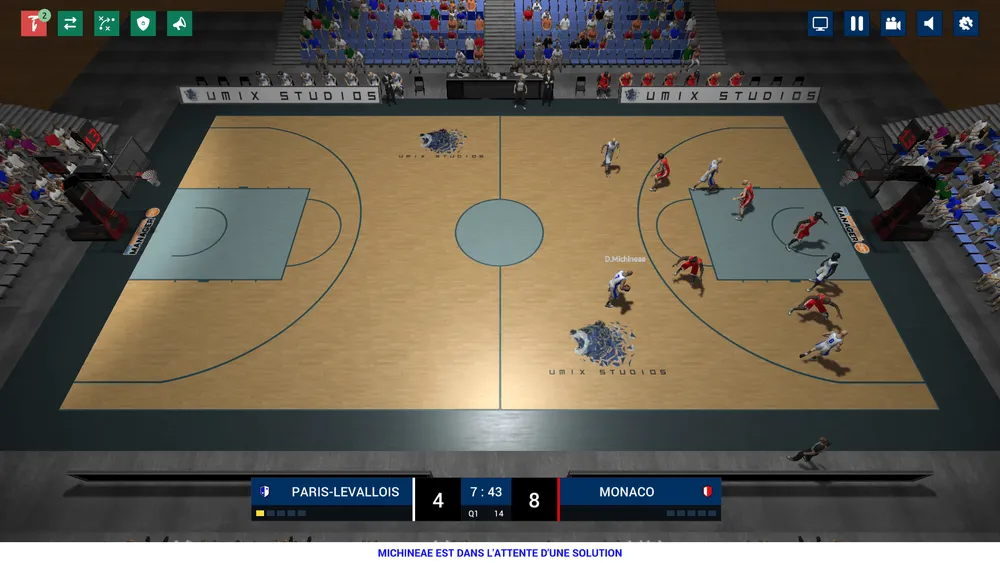Screen dimensions: 1000x563
Task: Click the megaphone instructions button
Action: click(180, 23)
